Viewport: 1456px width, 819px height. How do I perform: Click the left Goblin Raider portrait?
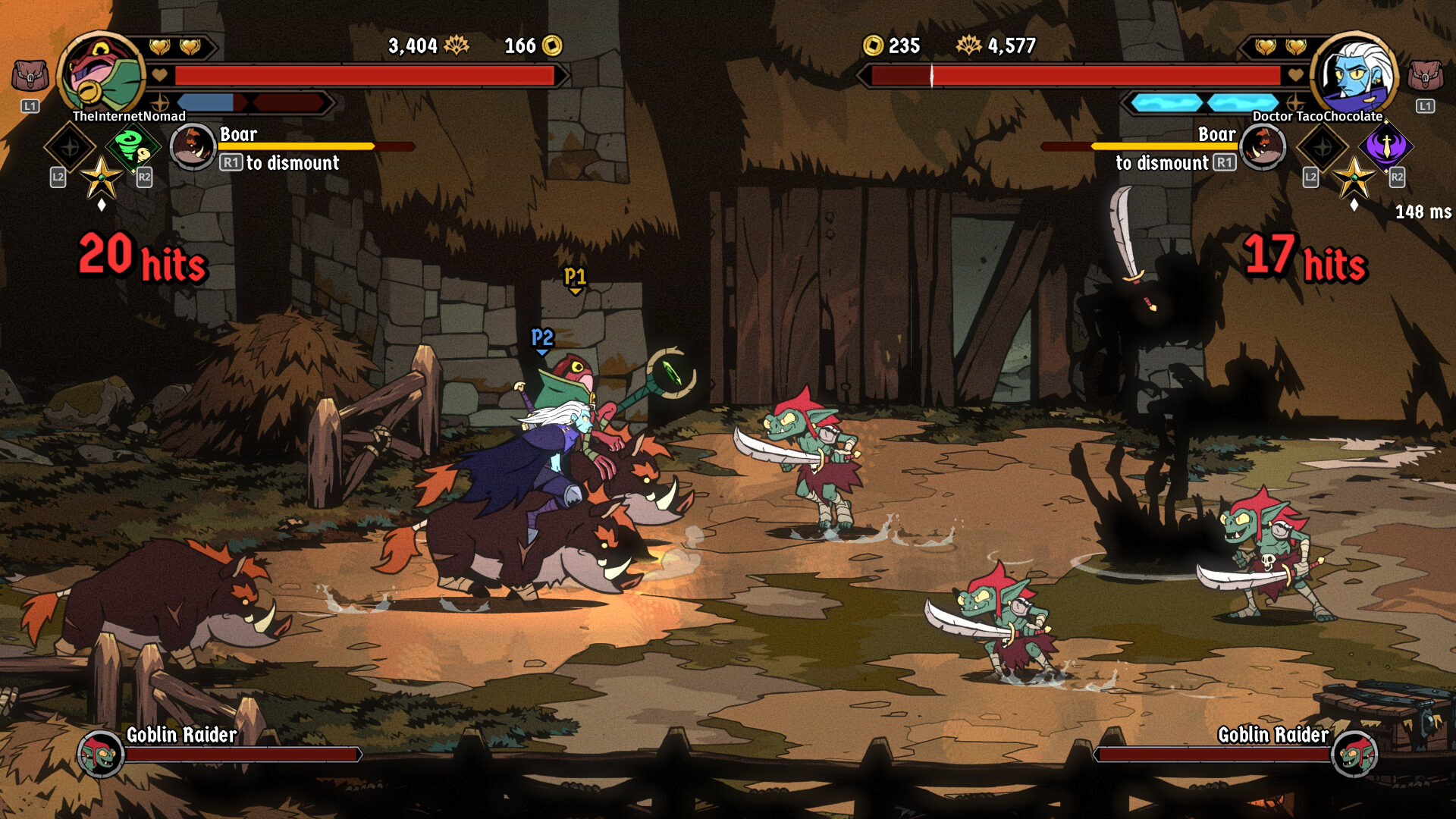coord(101,754)
